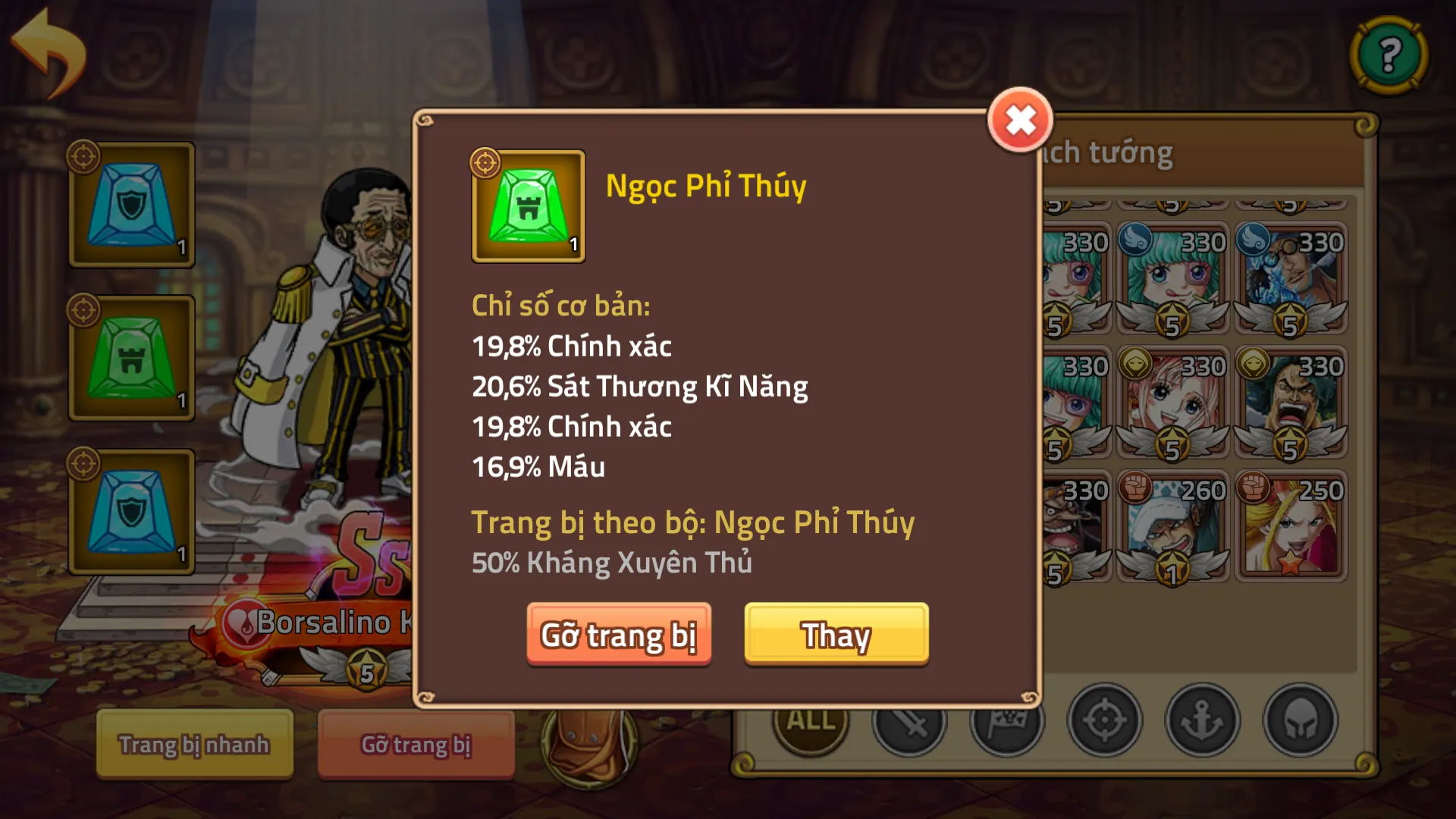Select the anchor filter icon
The image size is (1456, 819).
1203,721
